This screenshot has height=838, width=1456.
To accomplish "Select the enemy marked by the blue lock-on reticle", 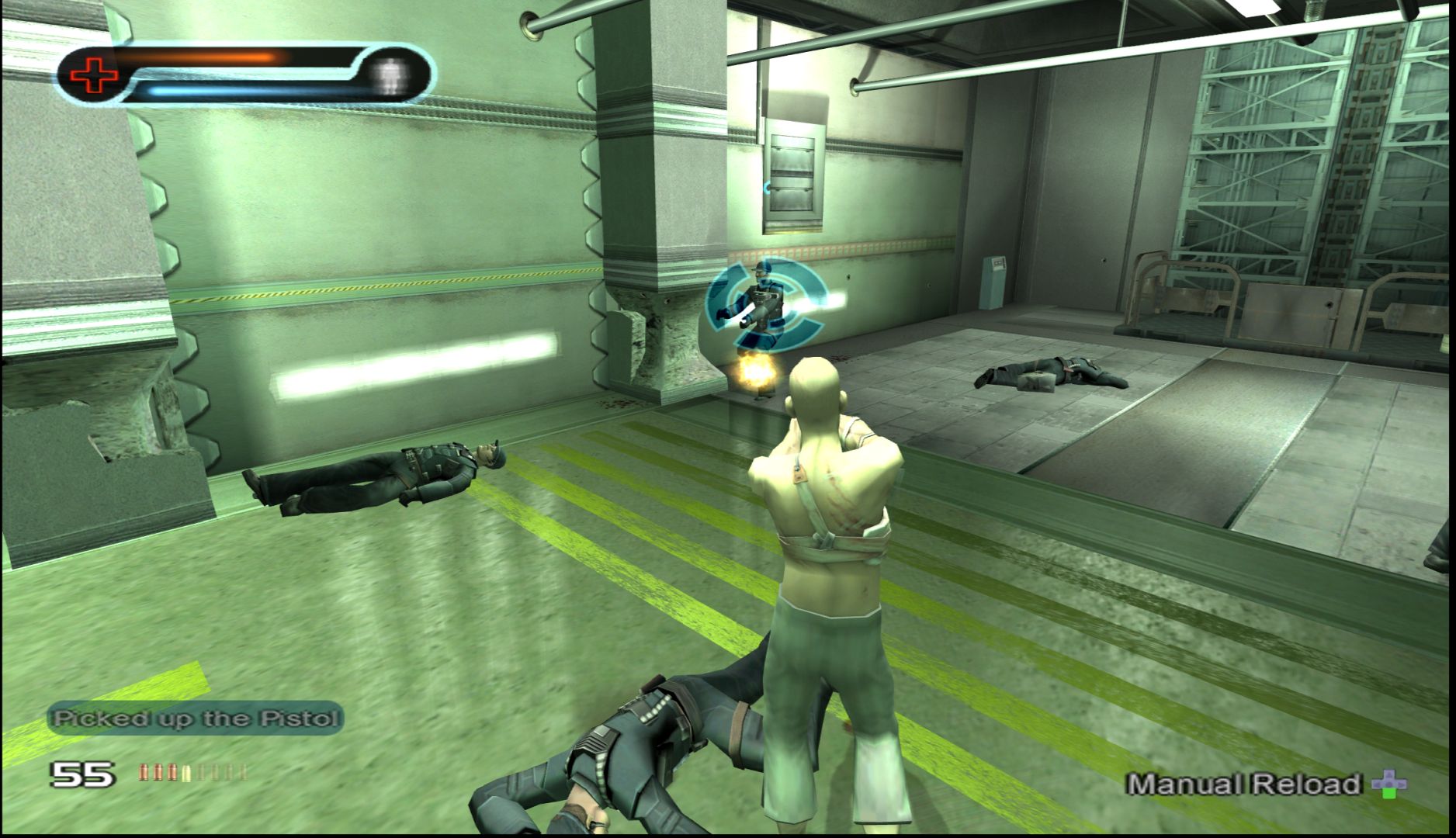I will 761,303.
